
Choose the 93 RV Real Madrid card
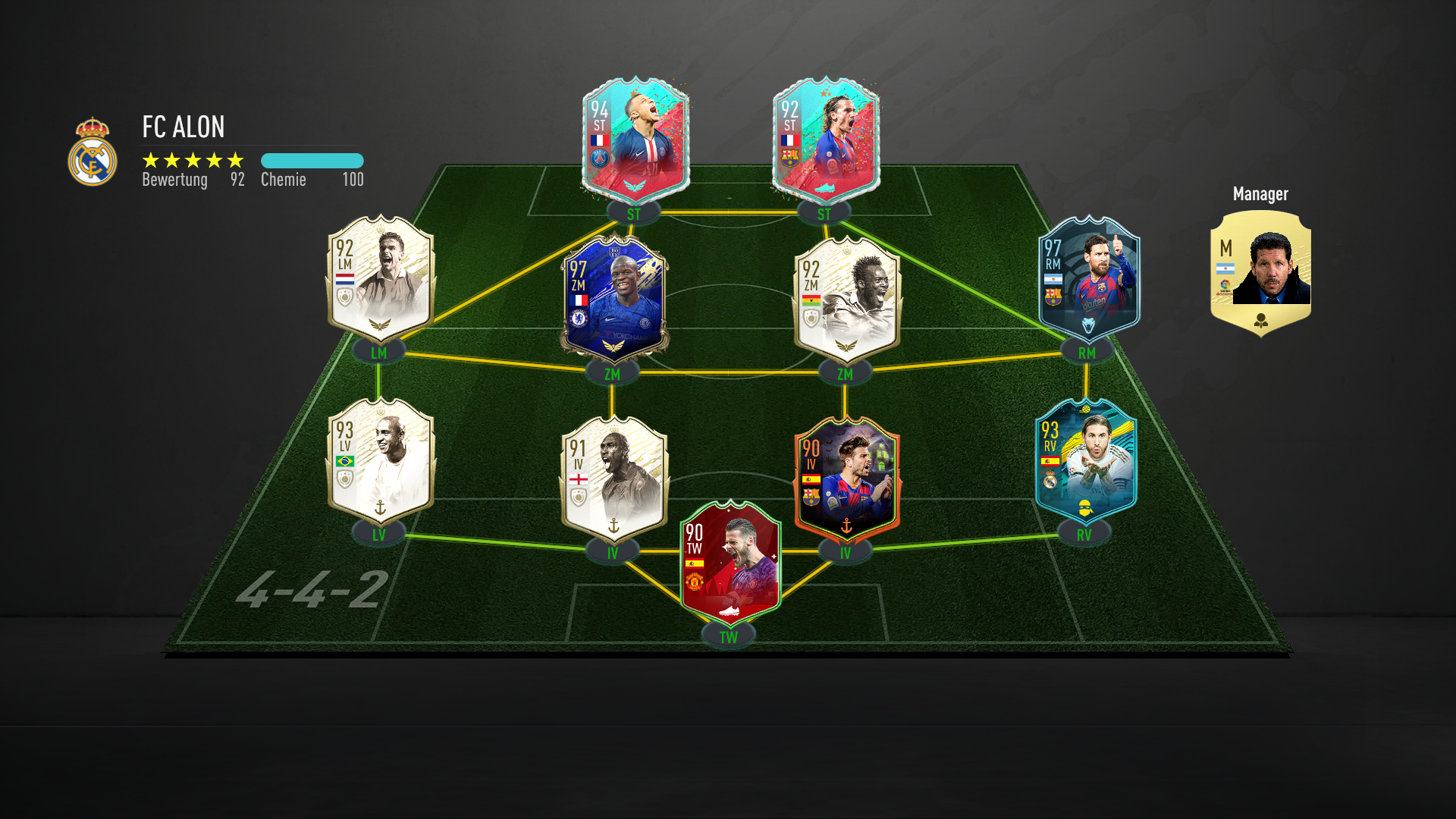1086,461
